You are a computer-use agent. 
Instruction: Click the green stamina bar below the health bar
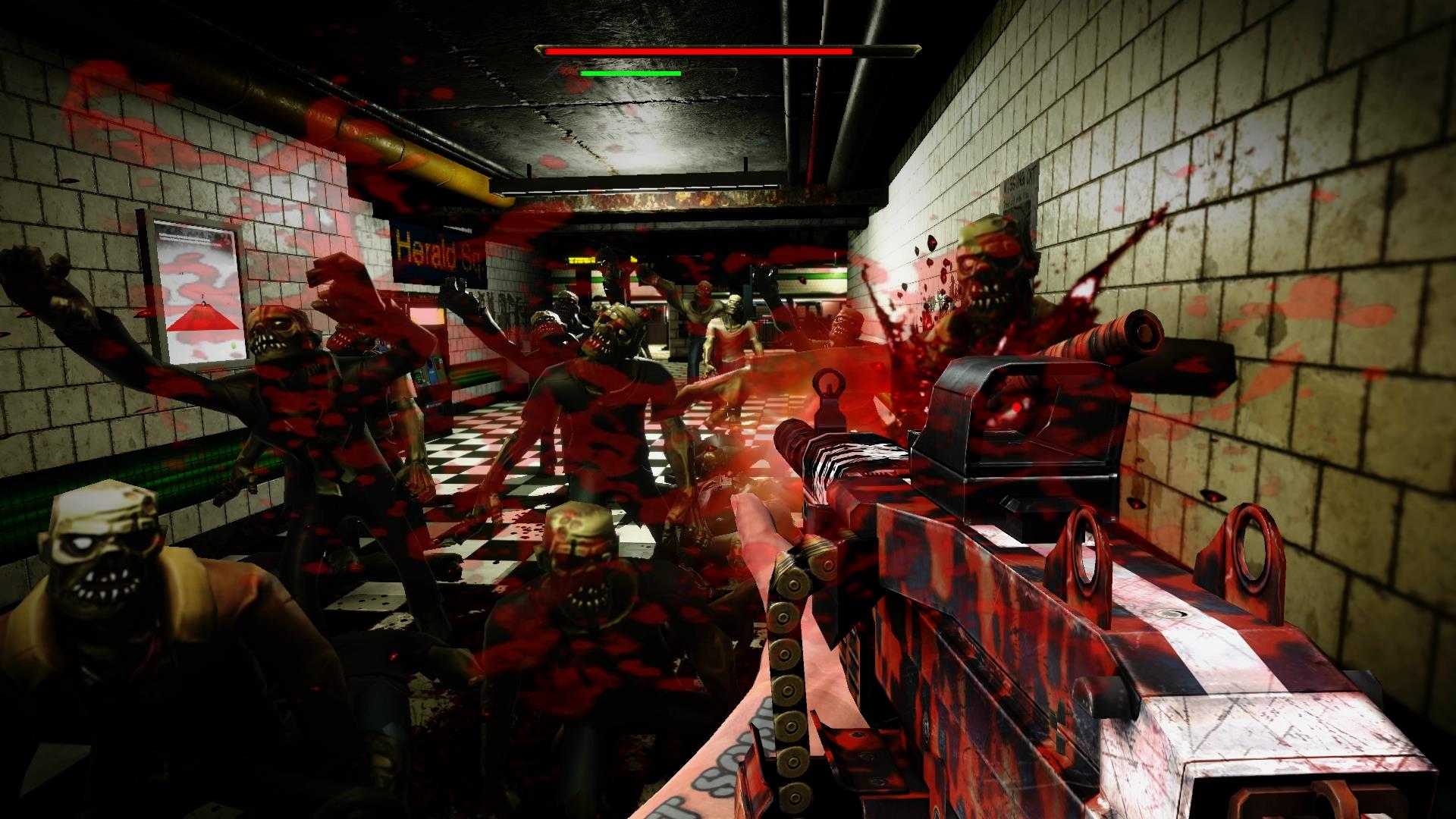(629, 74)
